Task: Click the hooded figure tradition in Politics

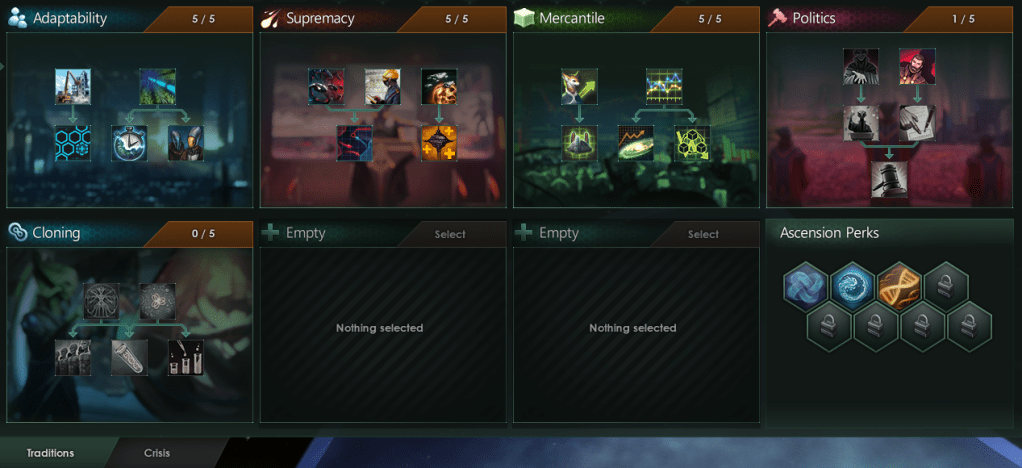Action: (861, 67)
